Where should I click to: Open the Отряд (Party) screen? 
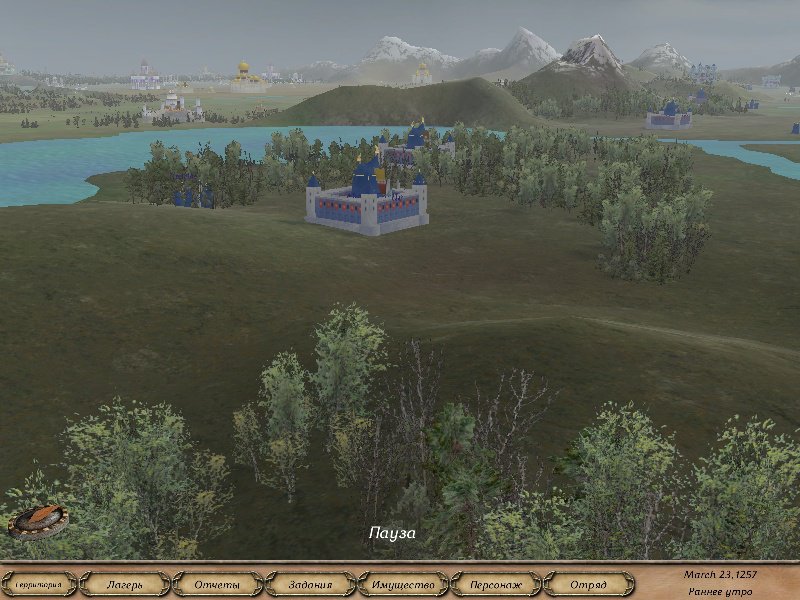588,584
